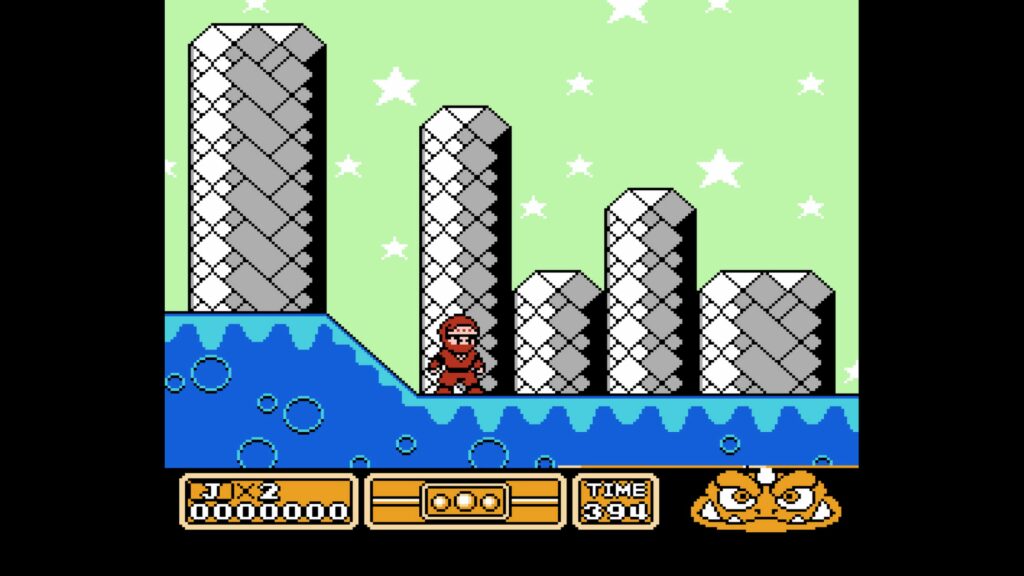Click the angry orange boss face icon

tap(765, 499)
